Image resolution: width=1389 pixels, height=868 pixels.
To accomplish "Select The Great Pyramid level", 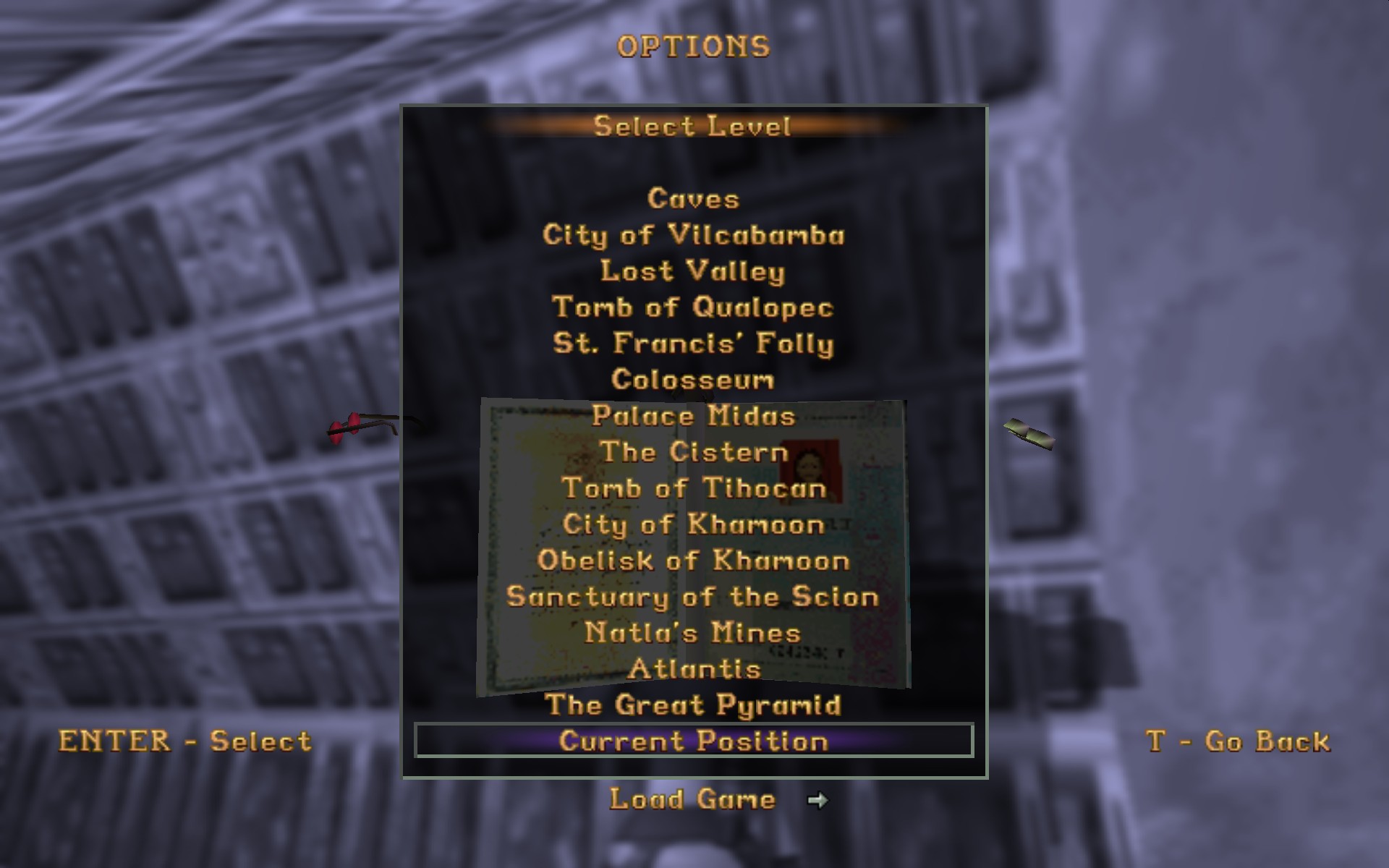I will click(x=692, y=705).
